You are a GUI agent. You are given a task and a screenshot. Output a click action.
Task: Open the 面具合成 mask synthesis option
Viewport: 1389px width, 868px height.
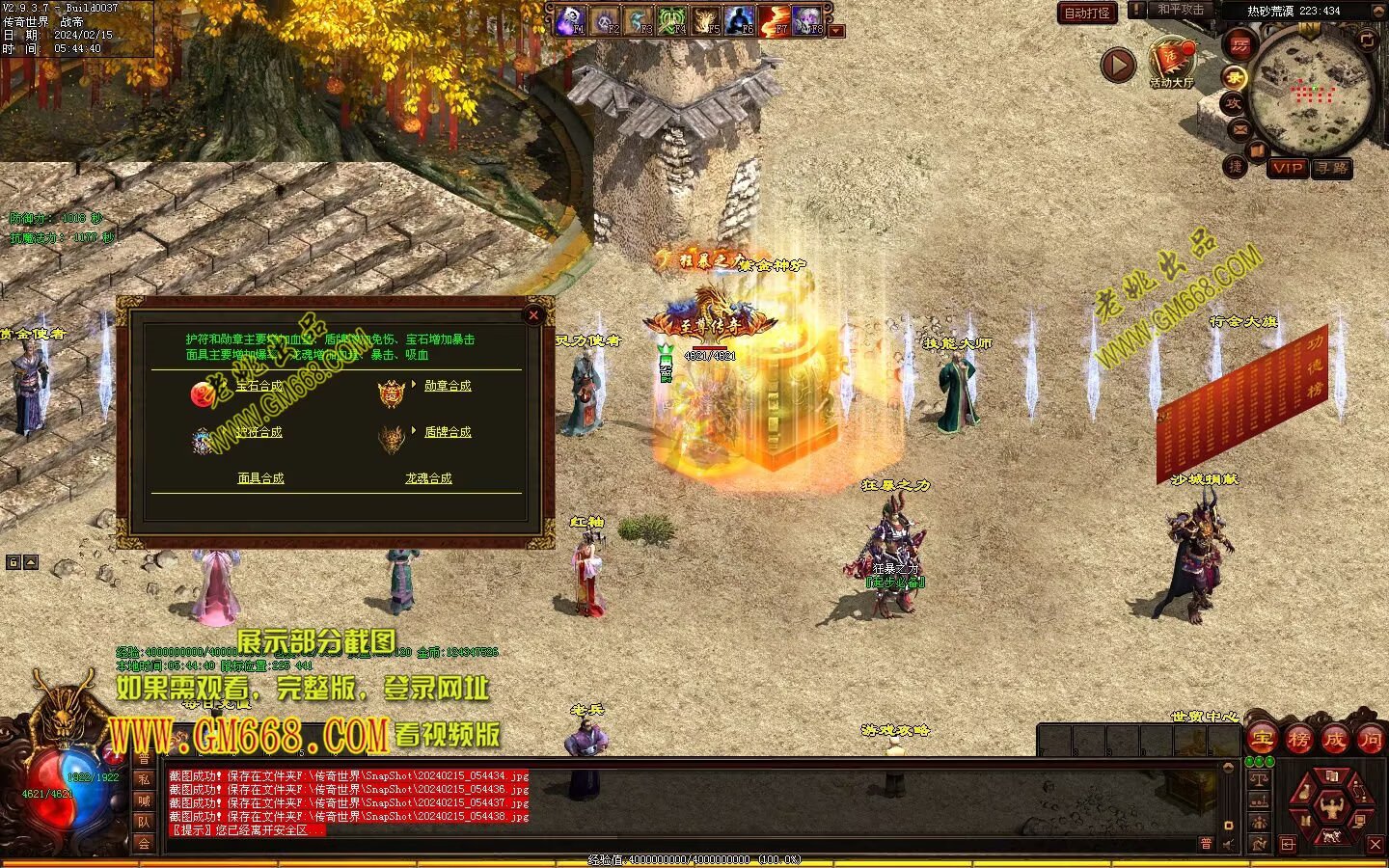point(260,478)
